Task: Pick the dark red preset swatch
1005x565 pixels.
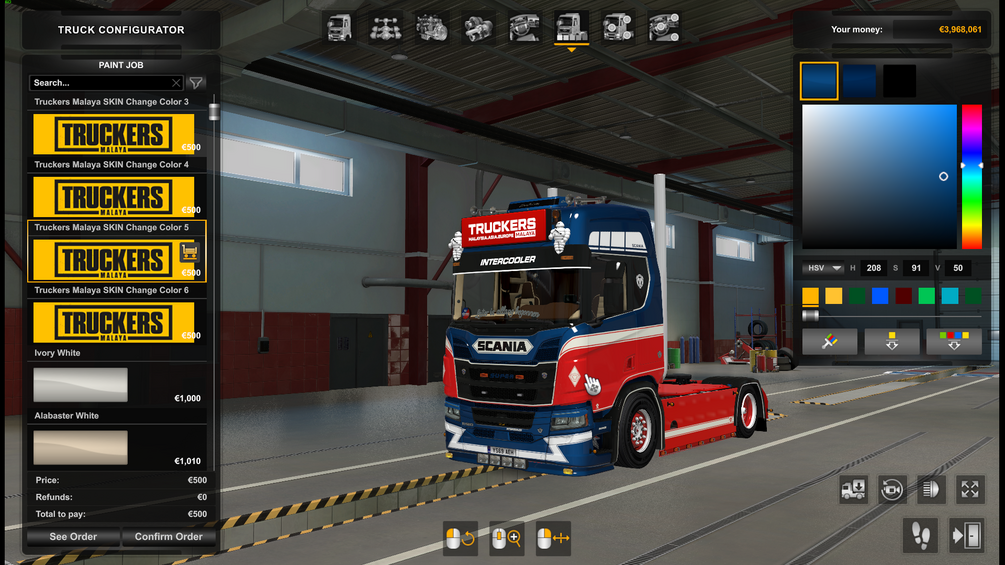Action: [903, 296]
